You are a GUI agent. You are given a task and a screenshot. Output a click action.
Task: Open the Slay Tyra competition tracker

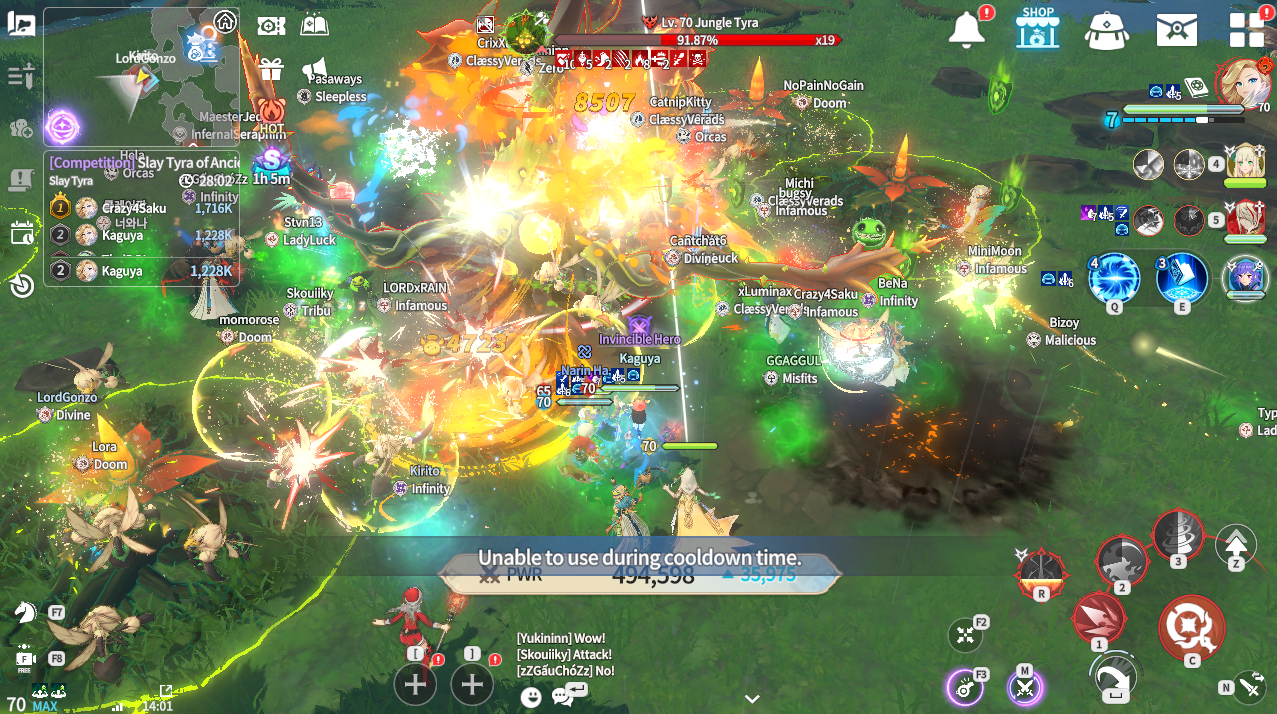(x=142, y=163)
